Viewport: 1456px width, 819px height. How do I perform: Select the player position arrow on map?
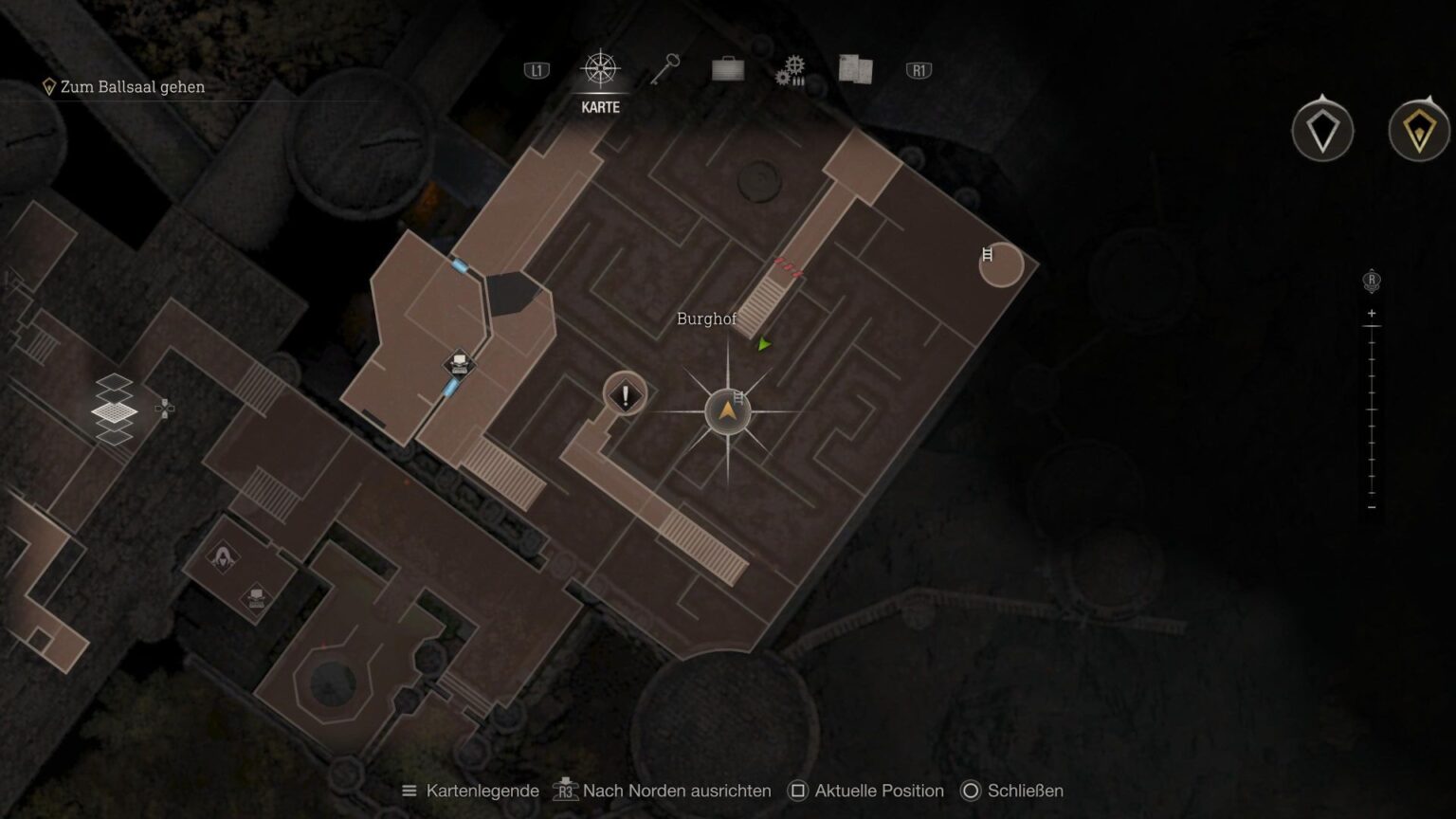[x=727, y=411]
